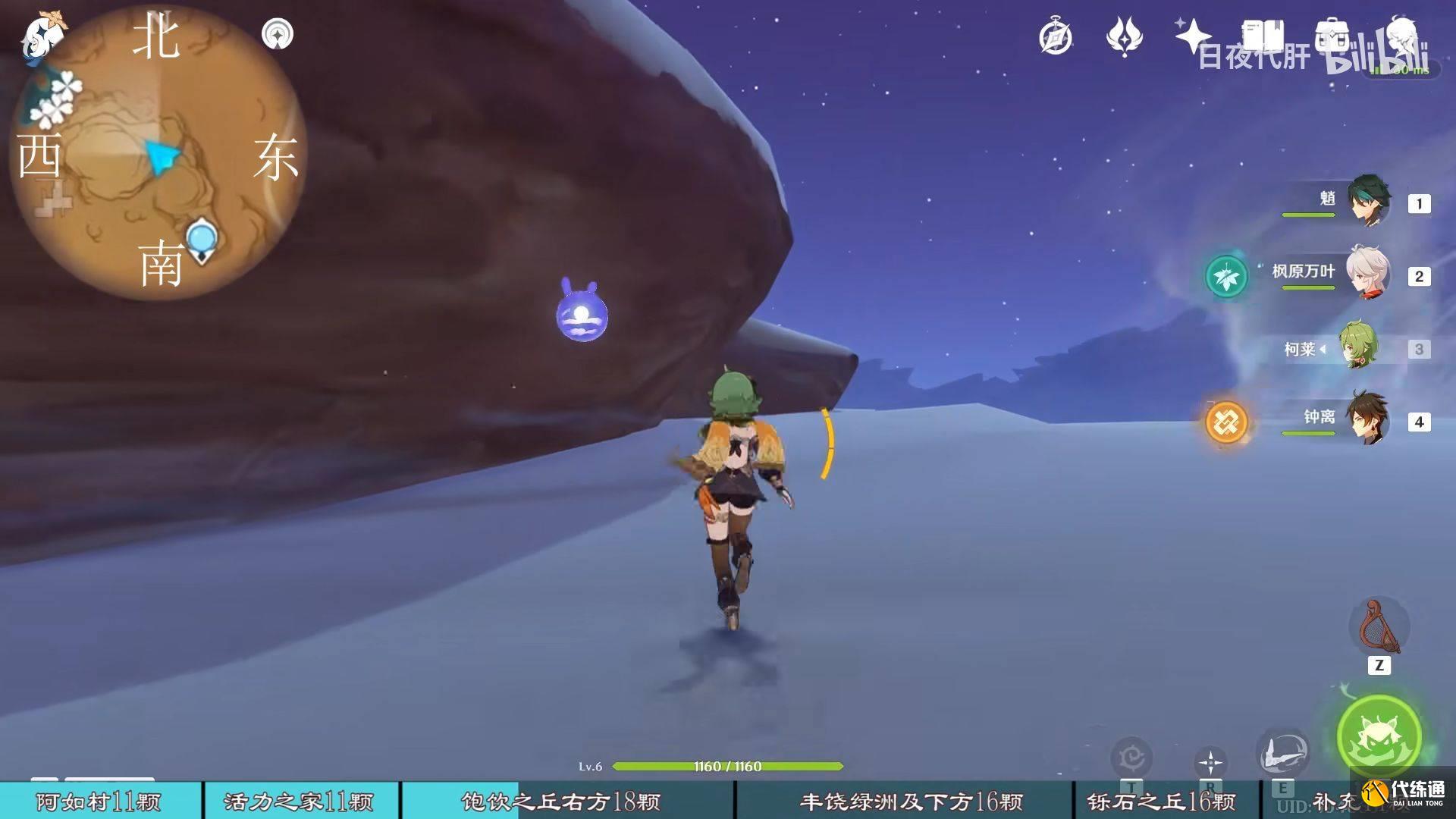Trigger 钟离's orange elemental burst icon

coord(1225,422)
